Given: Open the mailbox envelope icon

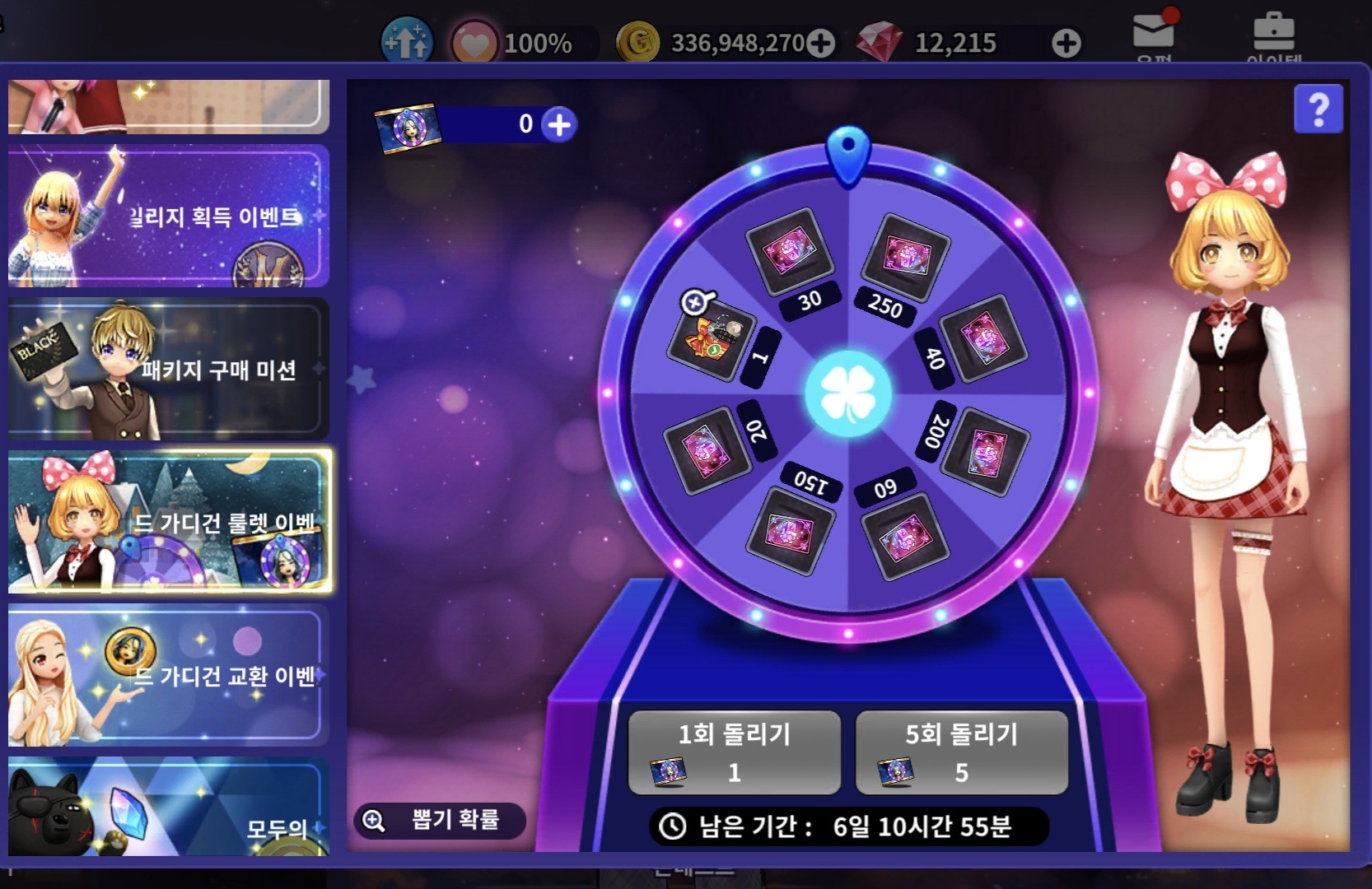Looking at the screenshot, I should pos(1153,33).
